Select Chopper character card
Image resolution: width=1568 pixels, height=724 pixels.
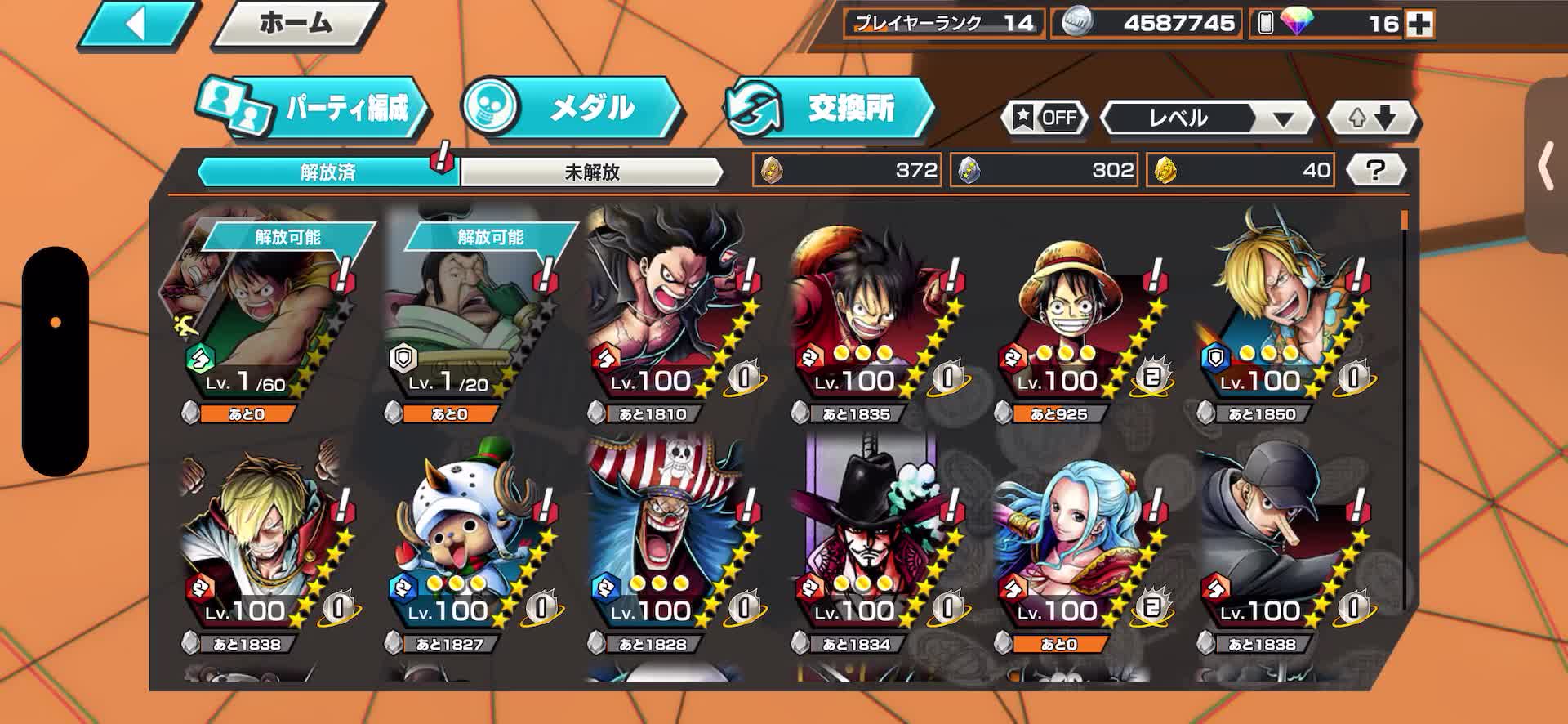click(x=464, y=547)
